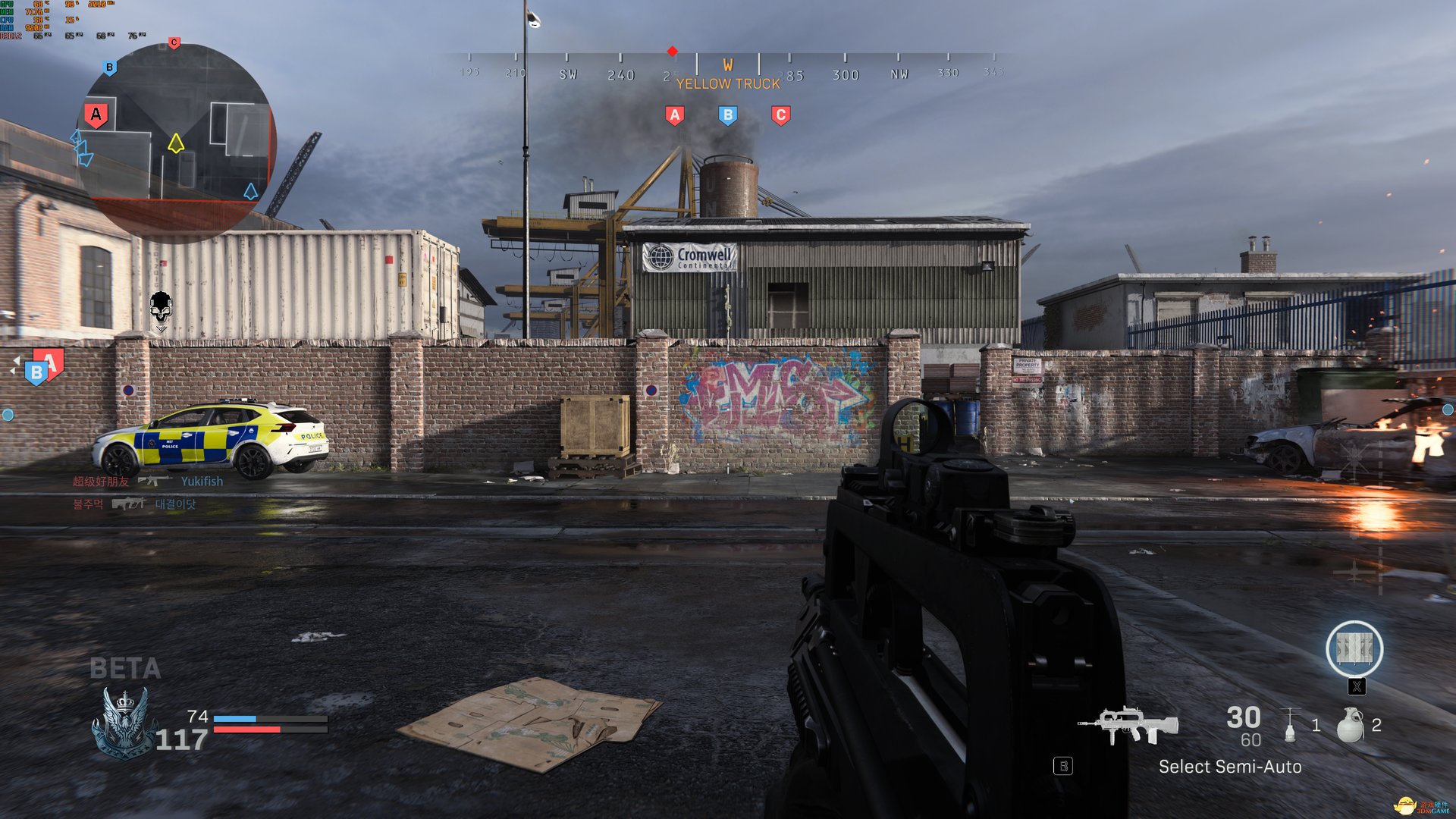This screenshot has width=1456, height=819.
Task: Click the primary weapon icon
Action: pyautogui.click(x=1128, y=725)
